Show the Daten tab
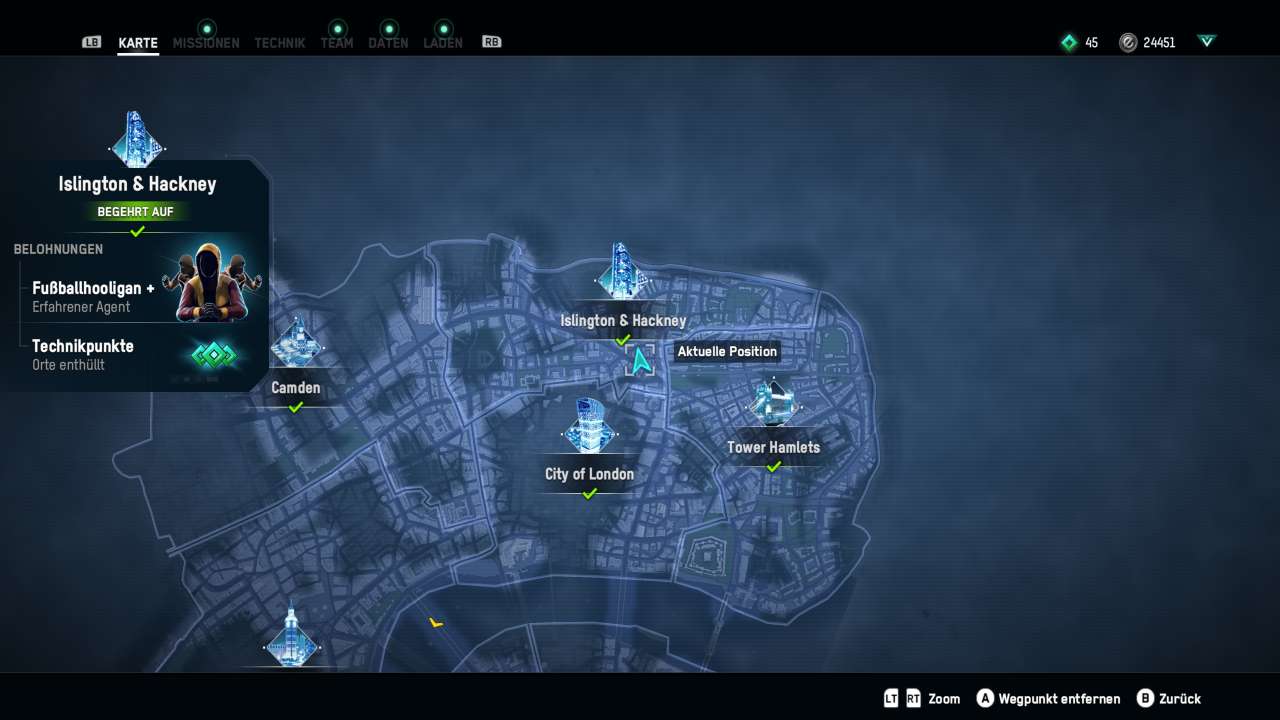The width and height of the screenshot is (1280, 720). (388, 43)
